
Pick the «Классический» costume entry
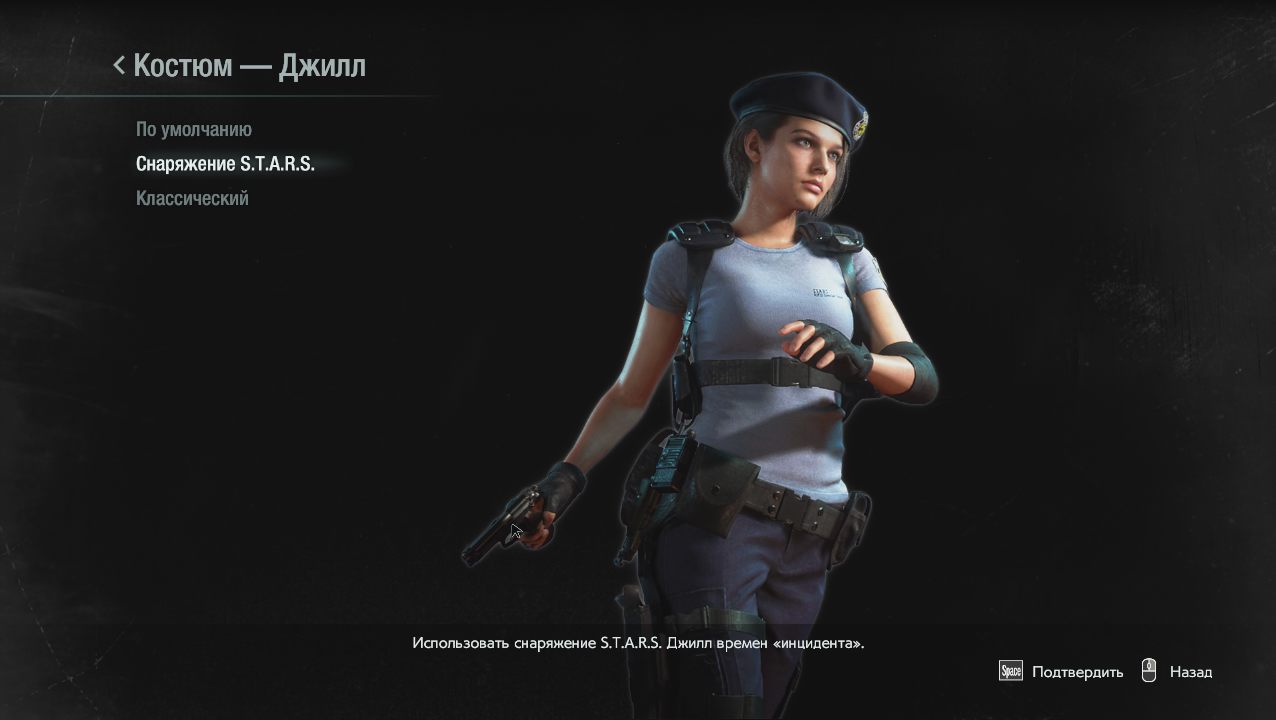click(x=192, y=198)
